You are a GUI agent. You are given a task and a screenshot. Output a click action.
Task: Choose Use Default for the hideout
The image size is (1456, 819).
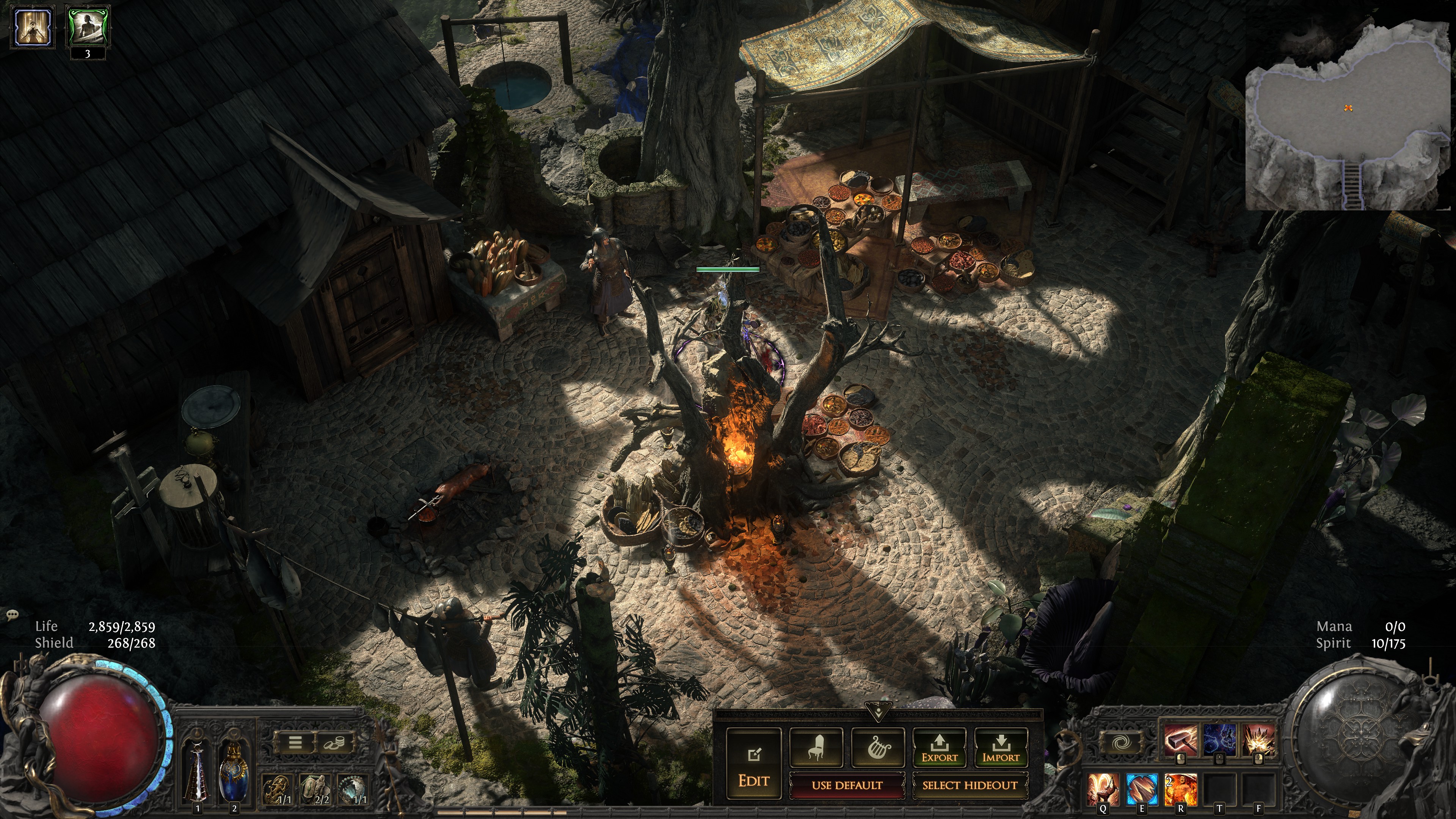click(847, 785)
